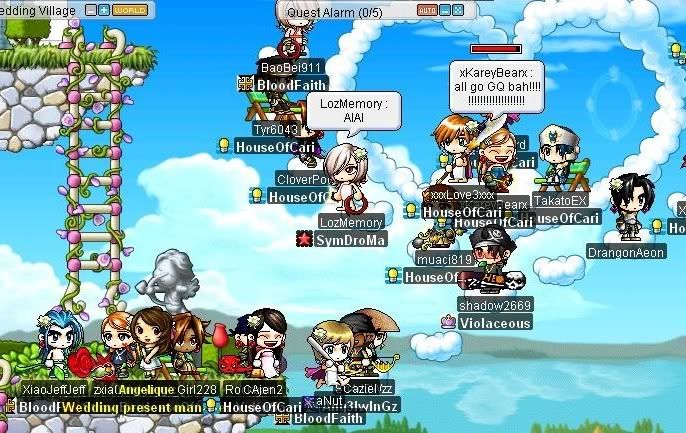Viewport: 686px width, 433px height.
Task: Open the World map button
Action: point(130,10)
